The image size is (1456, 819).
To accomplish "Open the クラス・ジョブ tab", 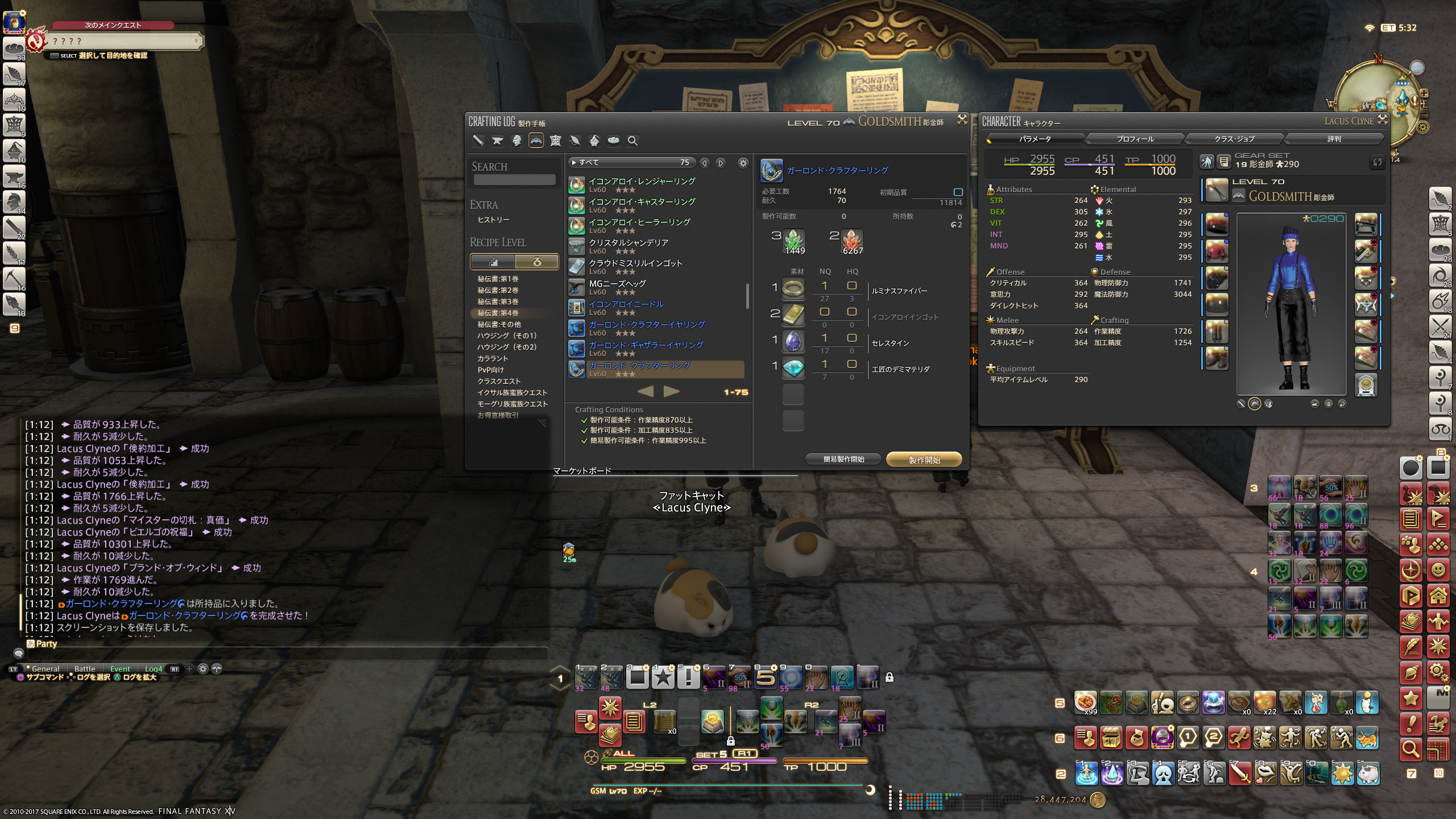I will [1234, 139].
